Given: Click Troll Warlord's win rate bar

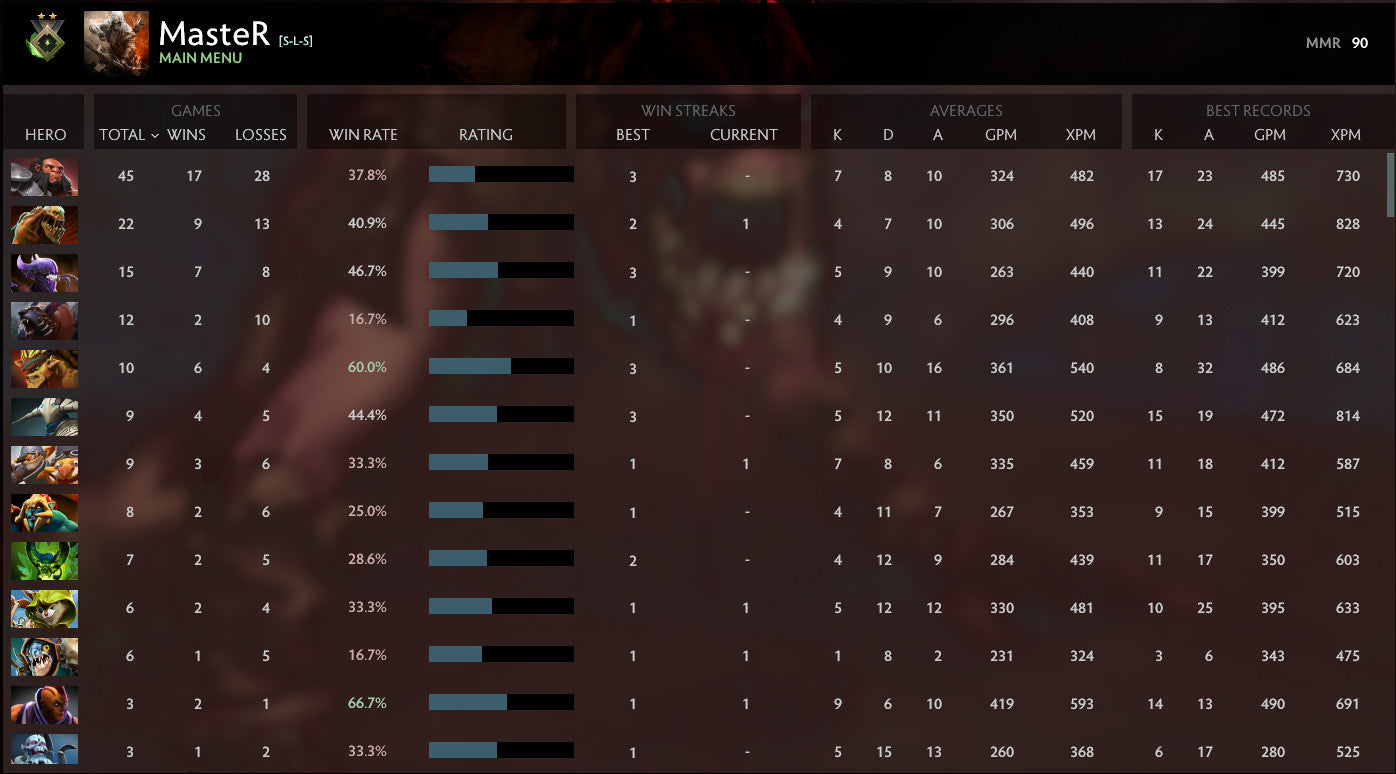Looking at the screenshot, I should coord(500,174).
